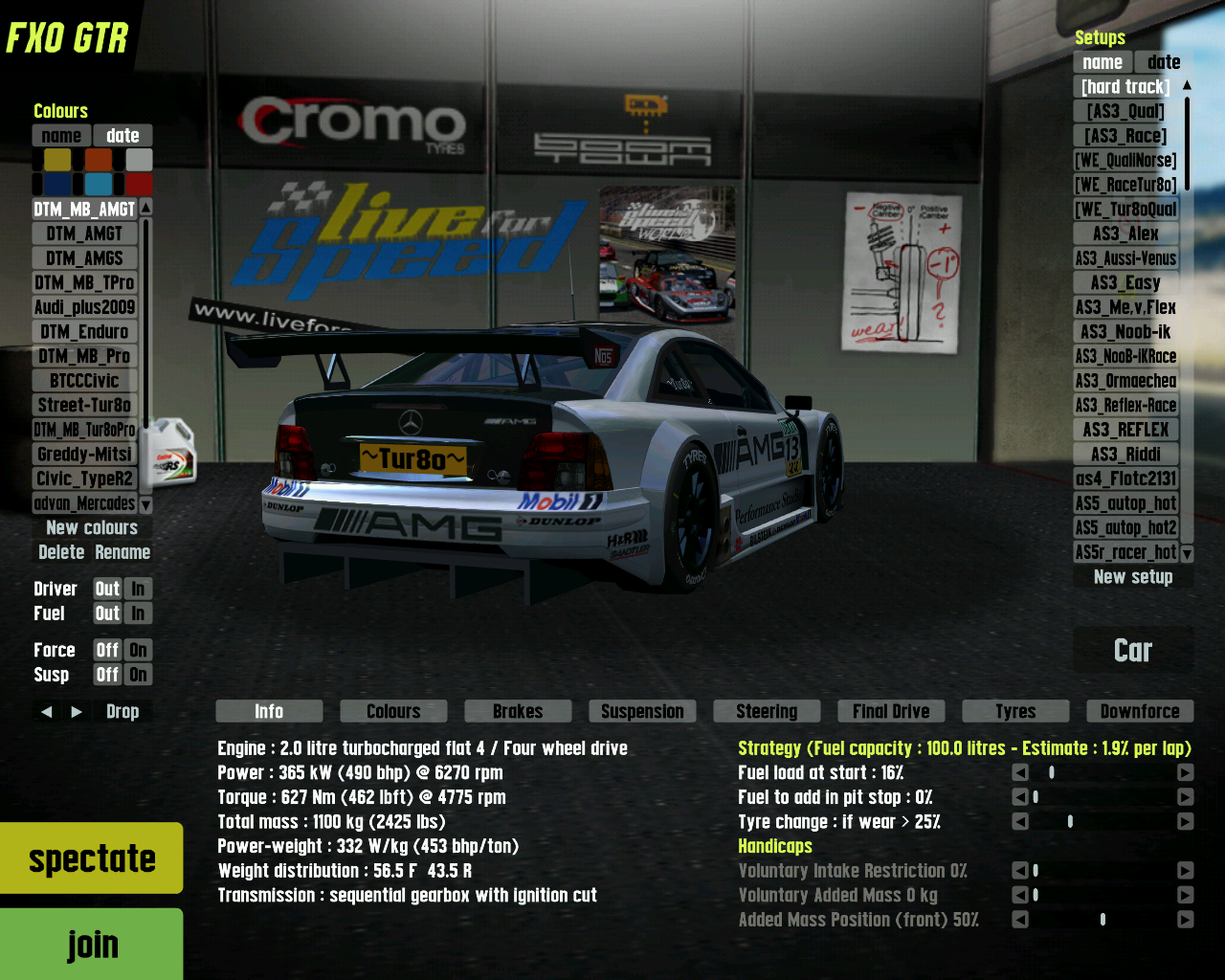Switch to the Suspension tab
Image resolution: width=1225 pixels, height=980 pixels.
[x=642, y=711]
